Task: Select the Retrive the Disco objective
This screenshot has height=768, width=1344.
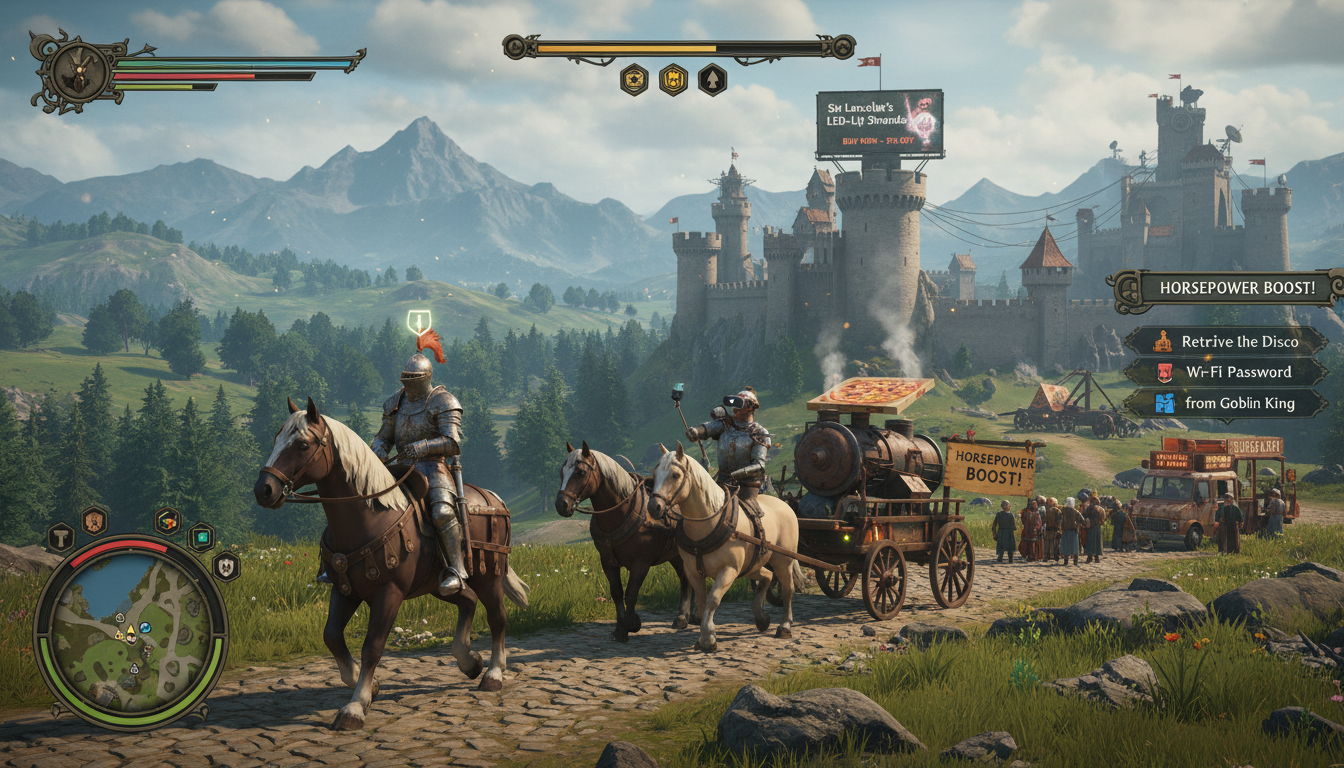Action: (x=1227, y=341)
